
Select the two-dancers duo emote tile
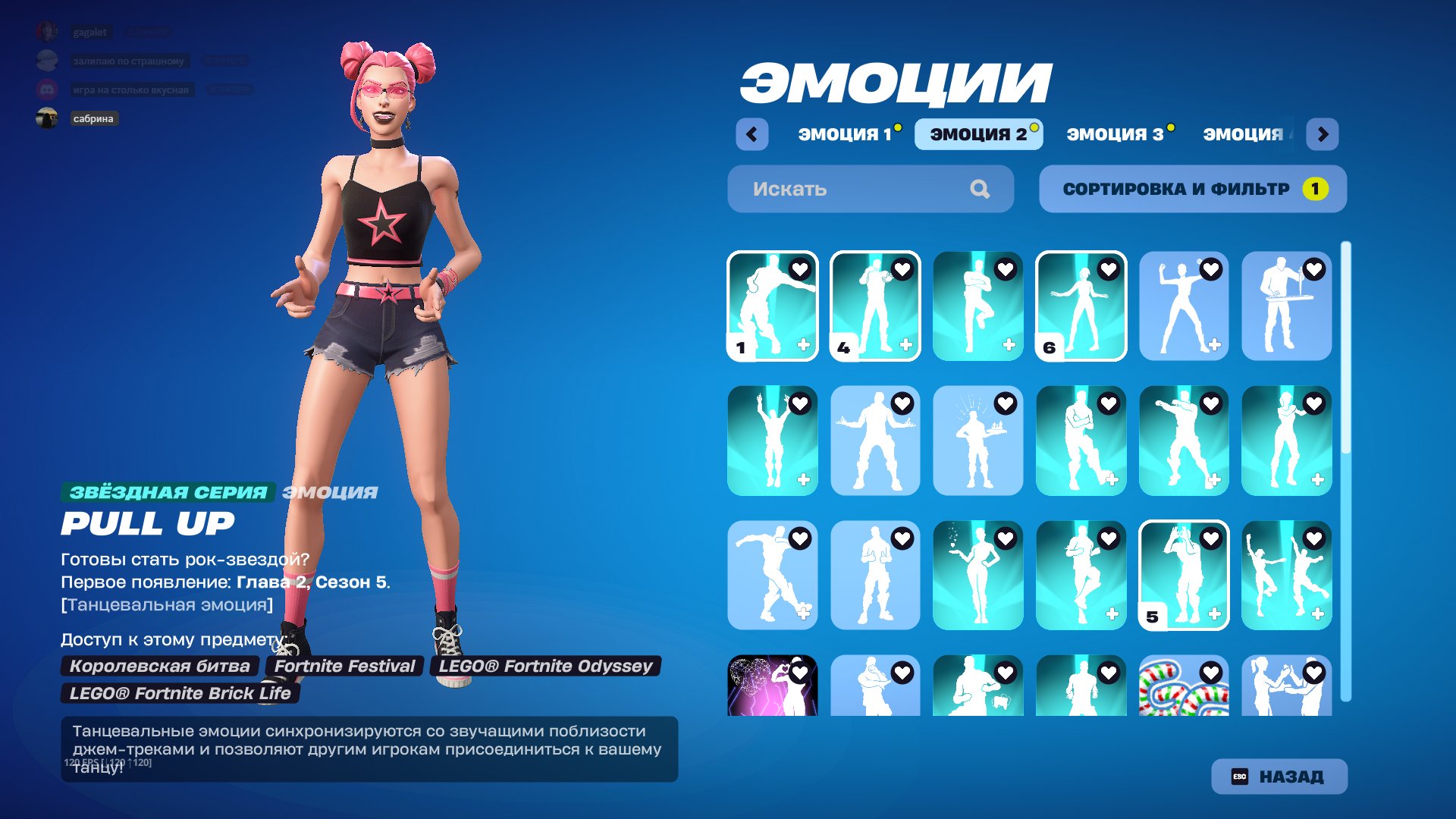click(1286, 575)
